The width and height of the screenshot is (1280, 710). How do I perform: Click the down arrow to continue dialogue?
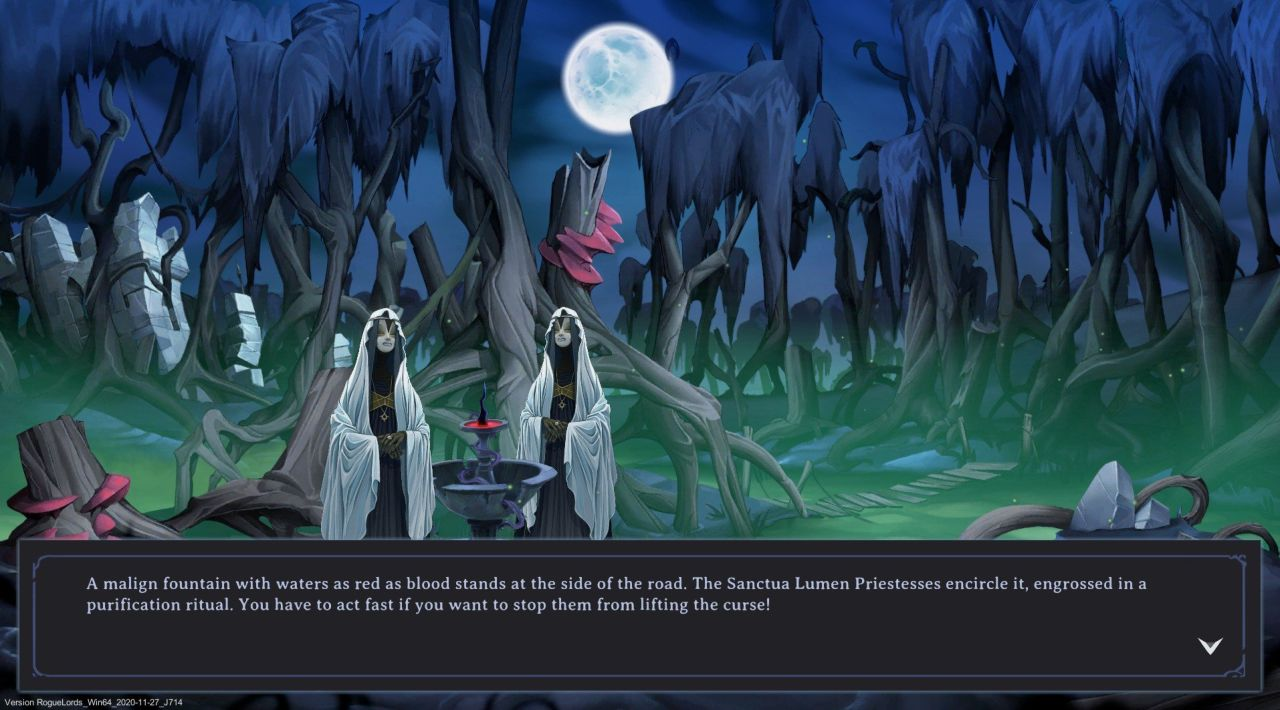click(x=1210, y=646)
